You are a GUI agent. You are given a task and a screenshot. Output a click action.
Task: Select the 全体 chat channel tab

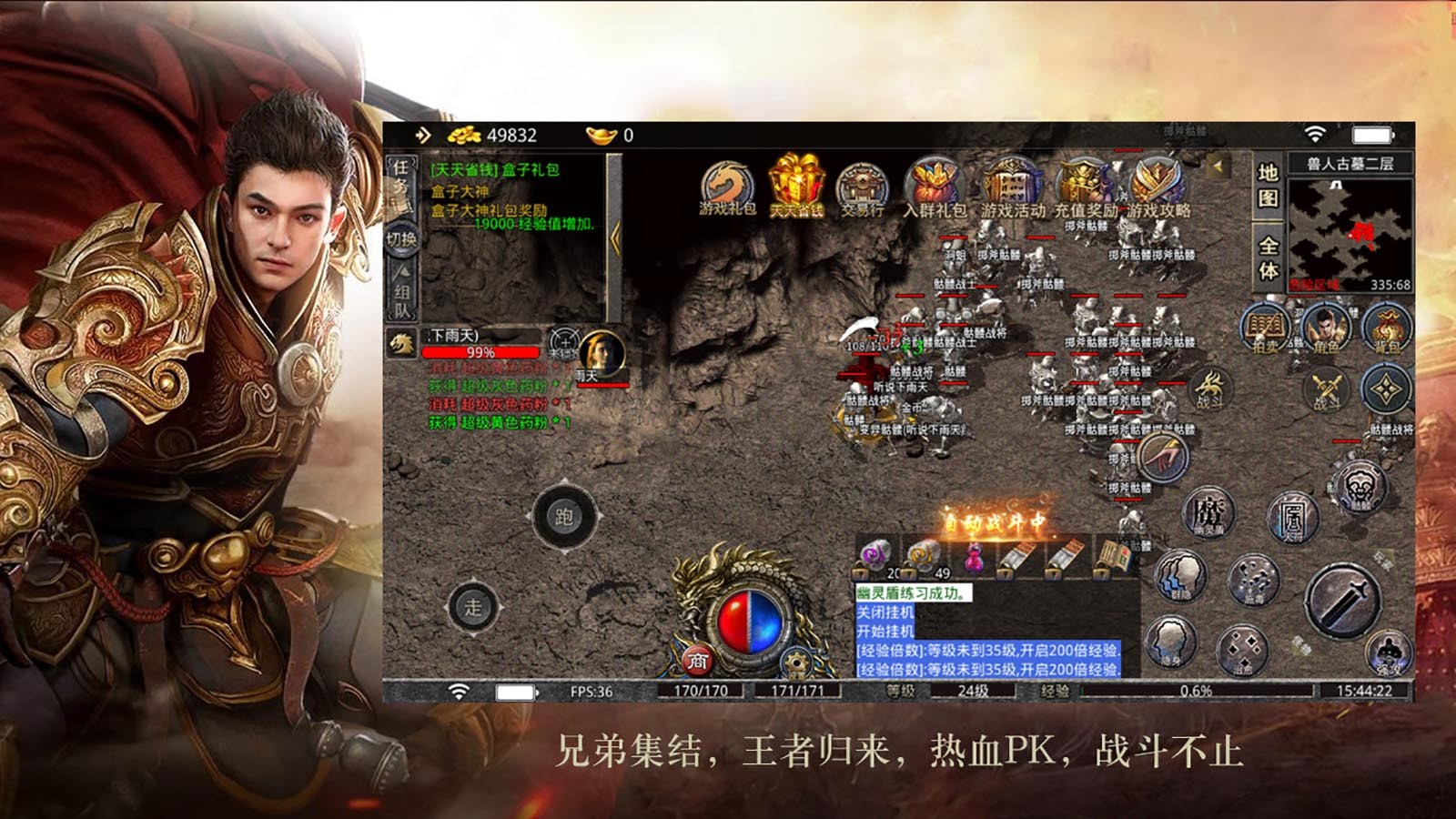(1270, 255)
